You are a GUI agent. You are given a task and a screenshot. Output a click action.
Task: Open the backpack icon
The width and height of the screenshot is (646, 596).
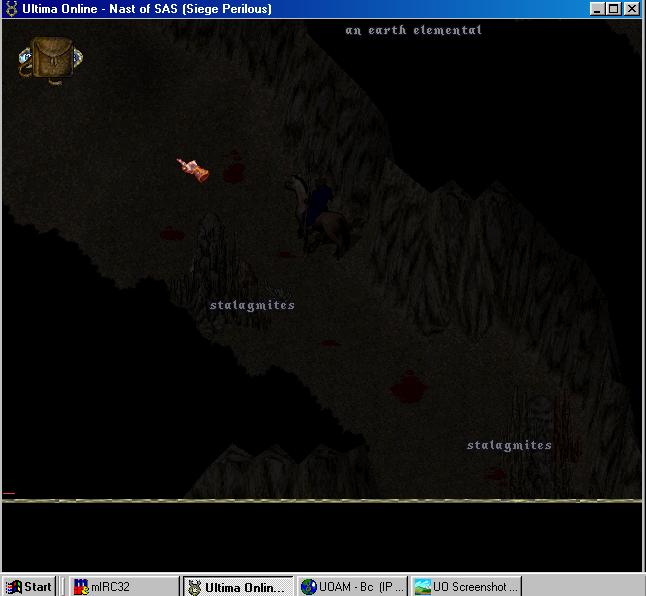(50, 58)
